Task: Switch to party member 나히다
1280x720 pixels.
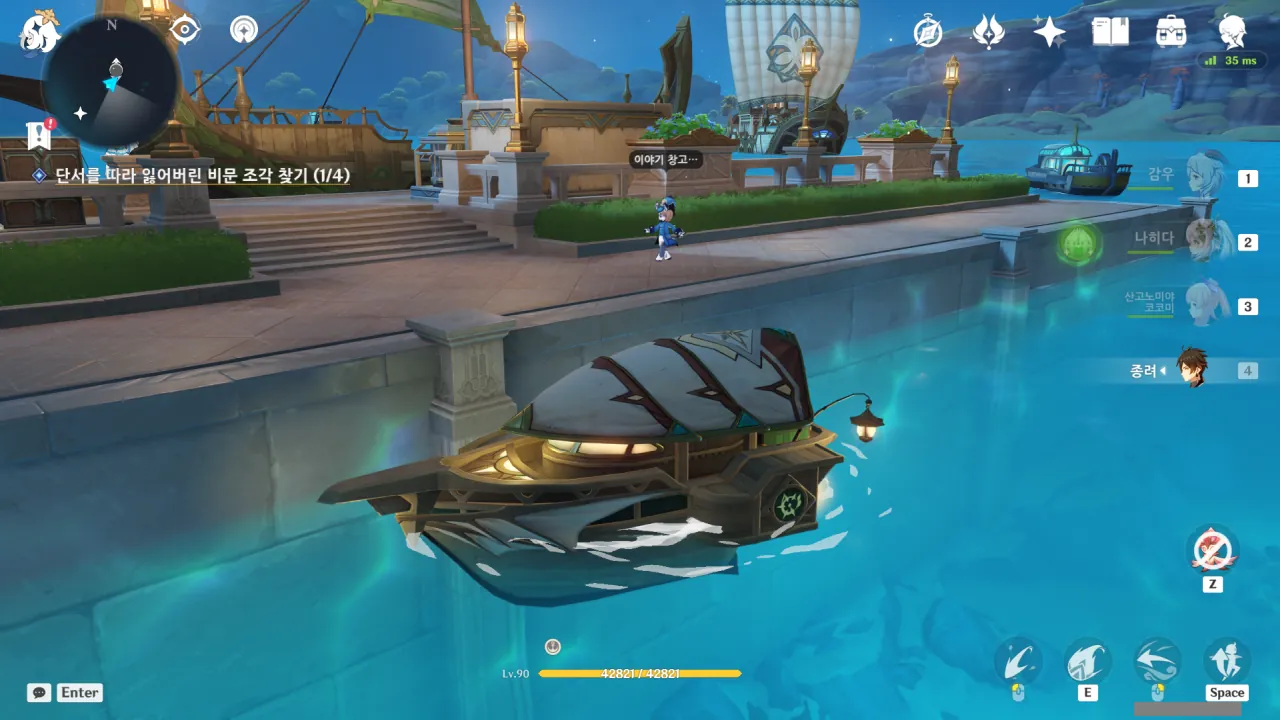Action: [x=1200, y=241]
